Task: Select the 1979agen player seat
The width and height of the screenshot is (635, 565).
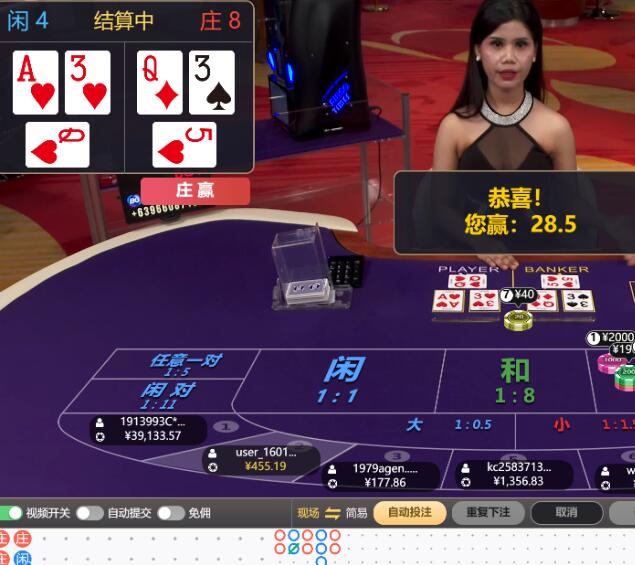Action: (379, 475)
